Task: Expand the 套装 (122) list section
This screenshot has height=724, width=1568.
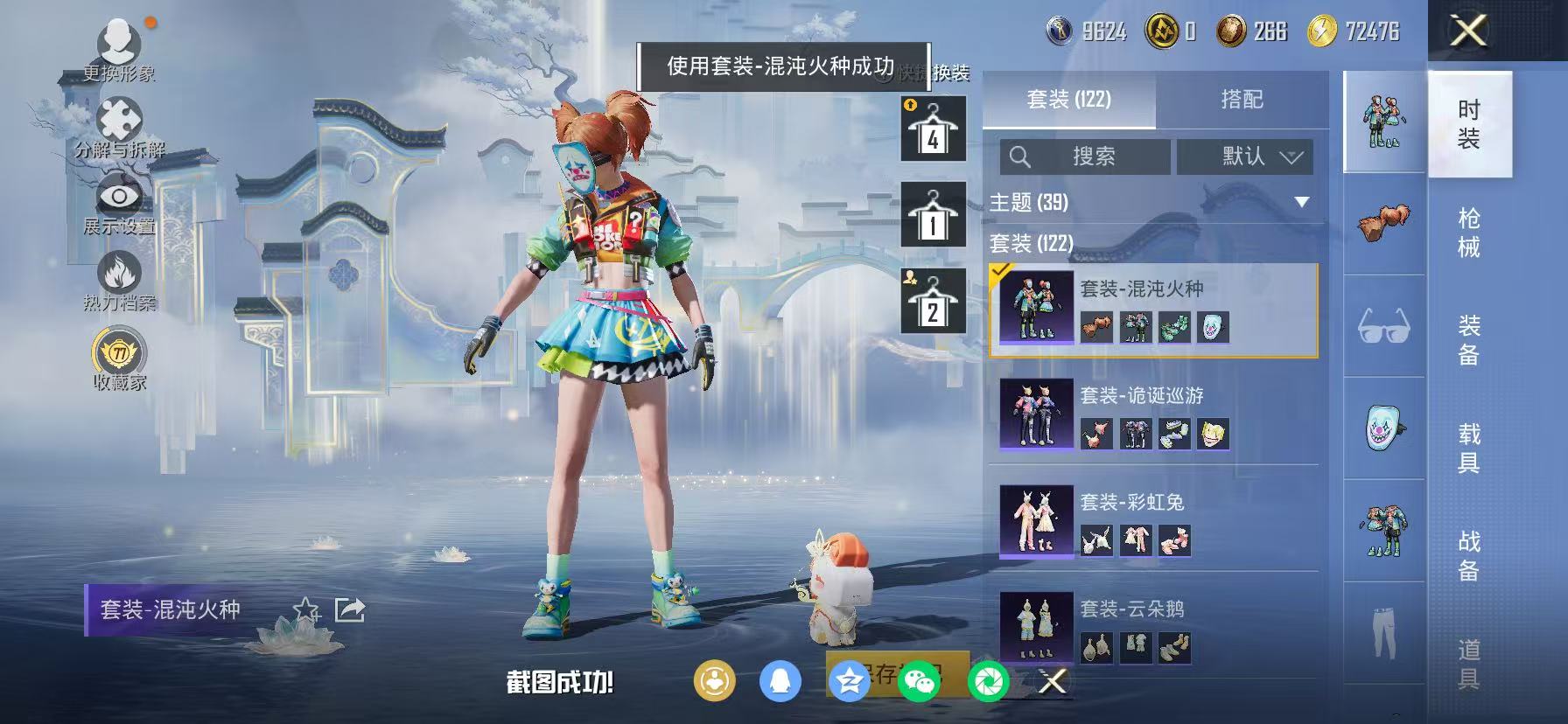Action: 1032,246
